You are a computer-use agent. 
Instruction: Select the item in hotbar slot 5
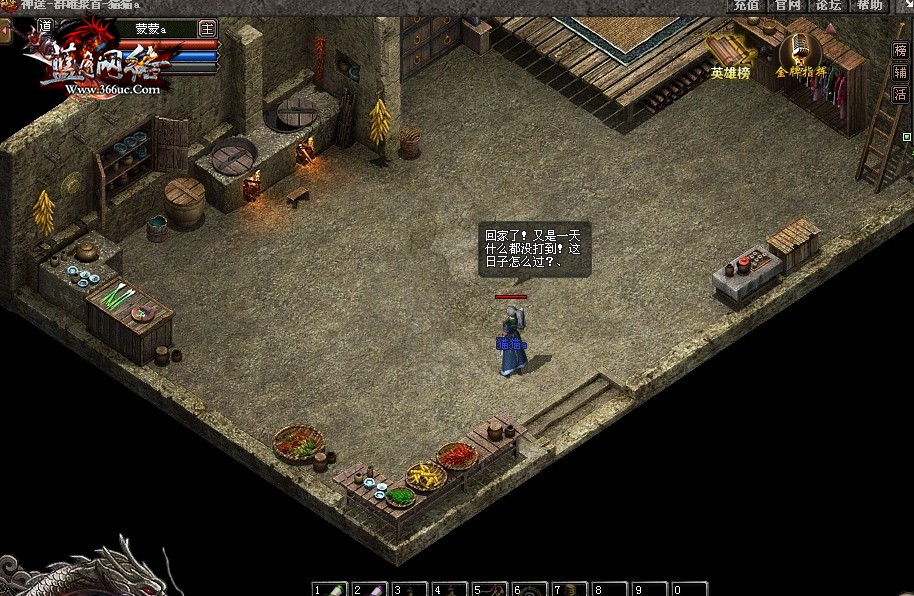pyautogui.click(x=490, y=589)
